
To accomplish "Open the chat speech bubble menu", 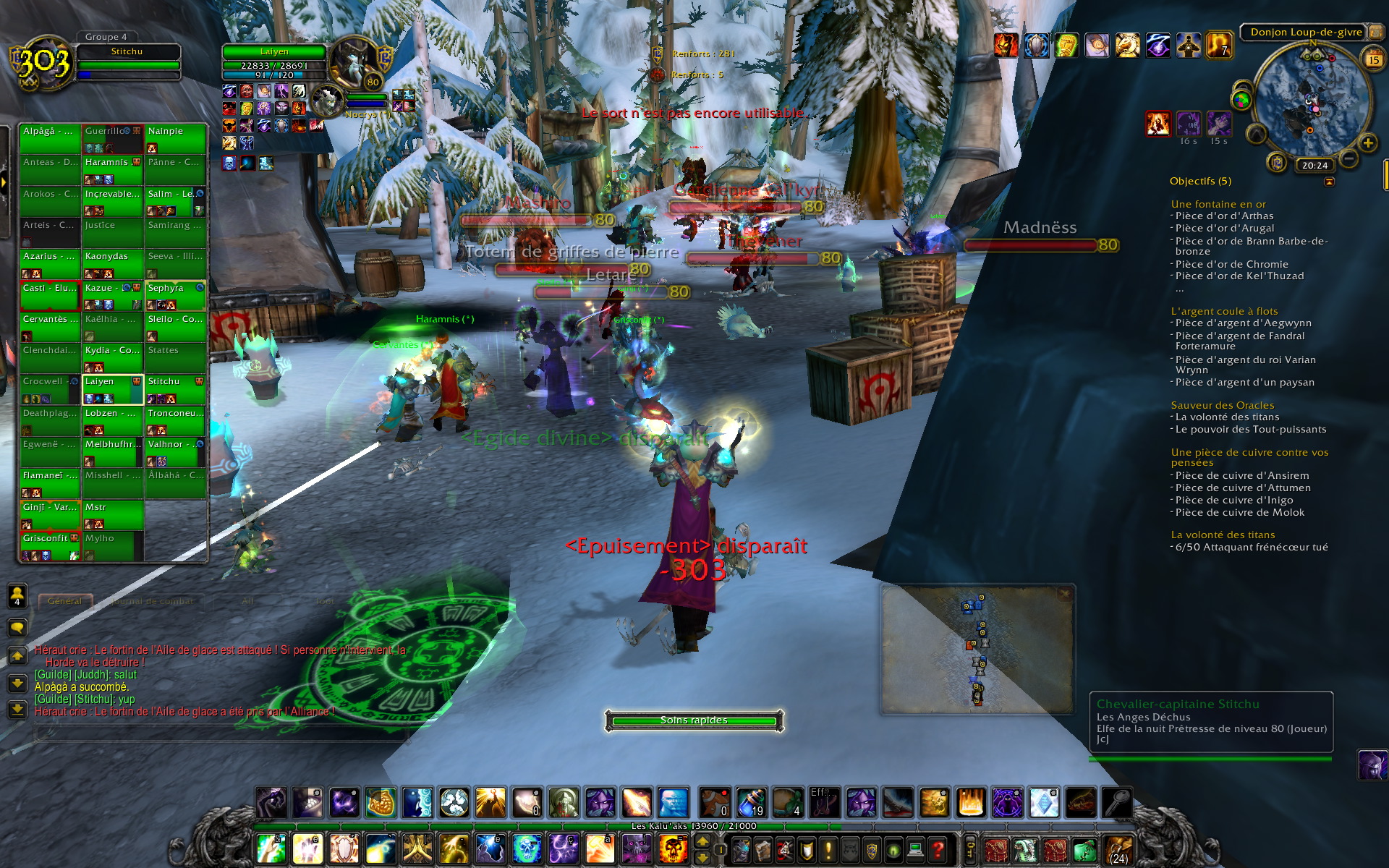I will pyautogui.click(x=17, y=627).
